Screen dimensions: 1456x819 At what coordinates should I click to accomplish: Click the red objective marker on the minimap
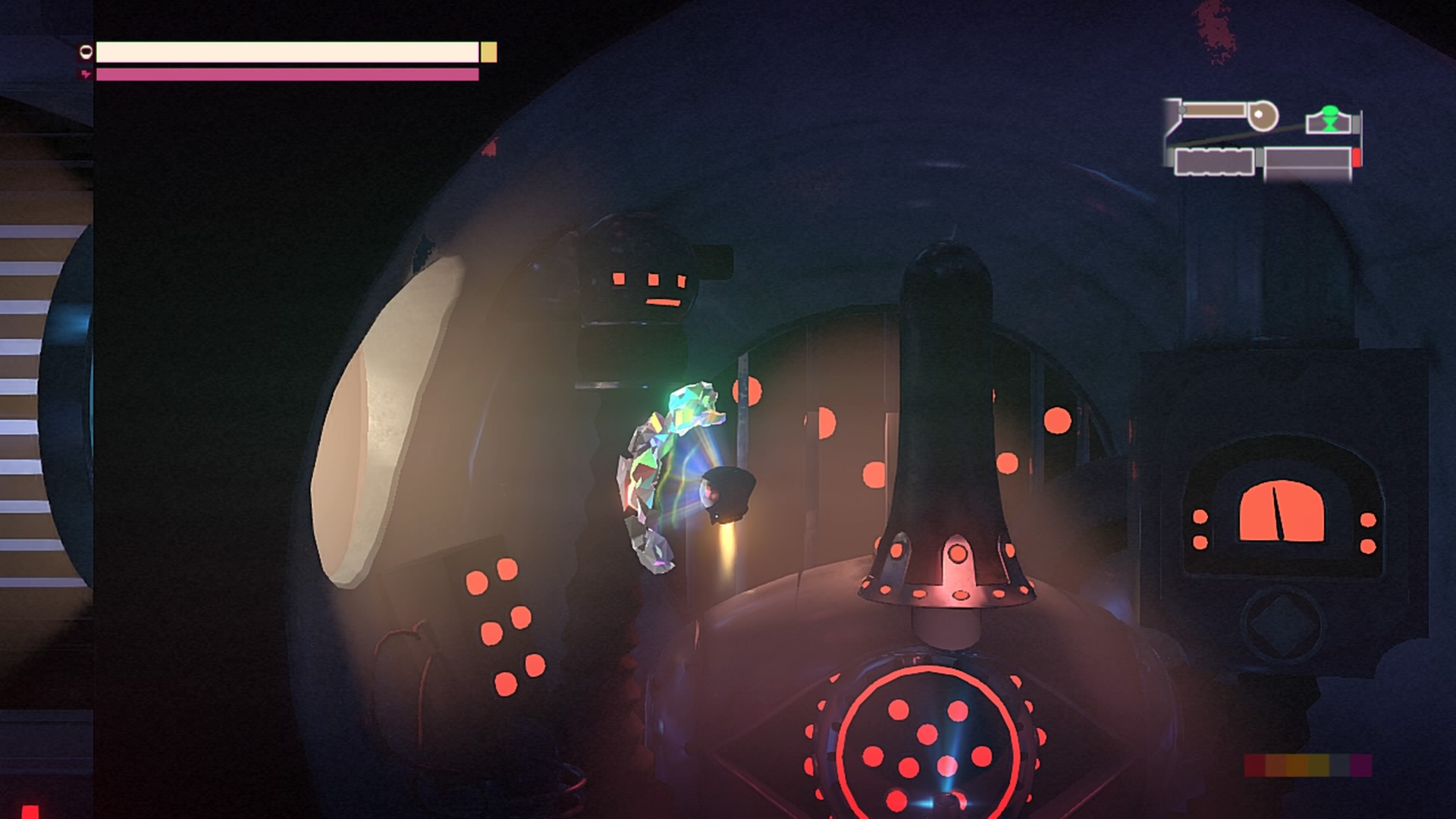pos(1357,155)
